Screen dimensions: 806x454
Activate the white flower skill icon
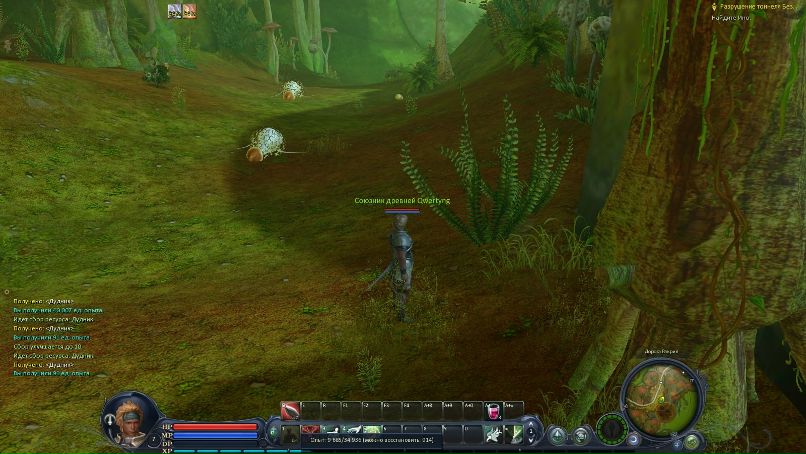pos(494,433)
